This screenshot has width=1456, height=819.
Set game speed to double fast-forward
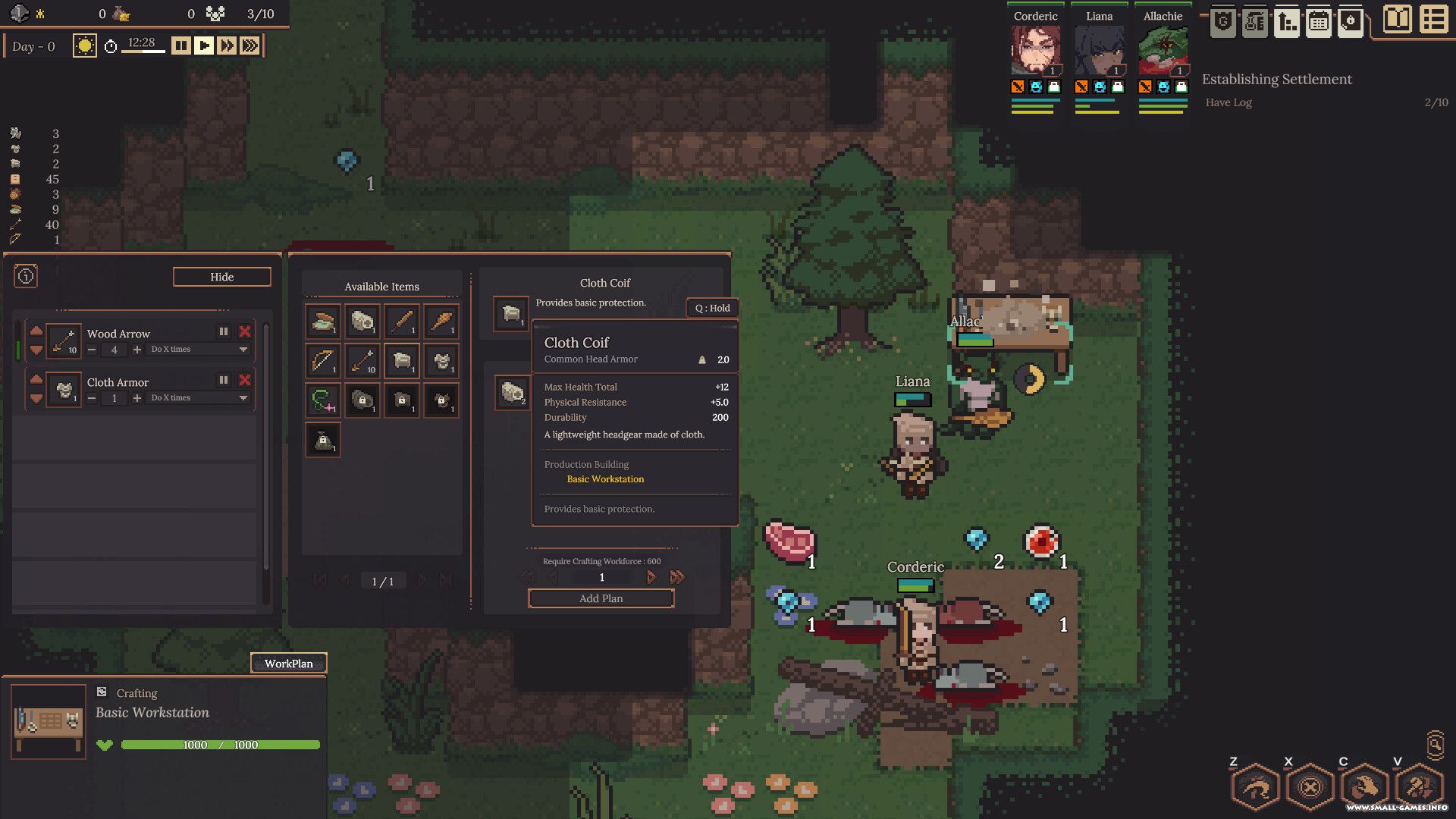[227, 46]
